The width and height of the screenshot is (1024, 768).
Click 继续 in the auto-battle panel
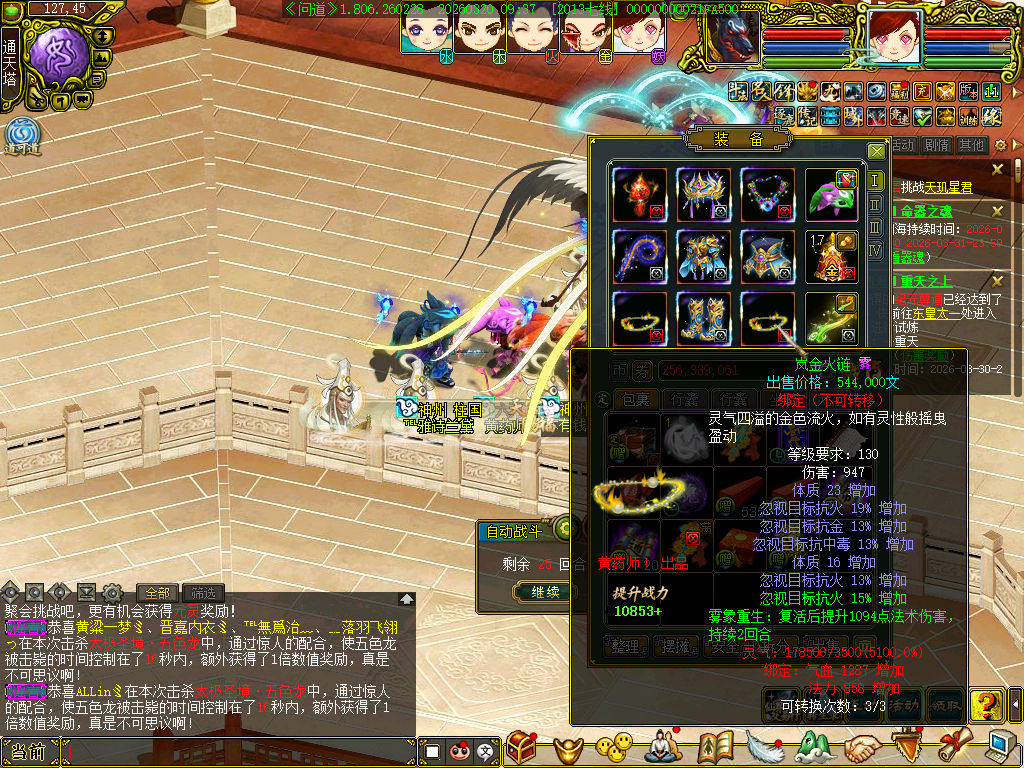point(545,592)
